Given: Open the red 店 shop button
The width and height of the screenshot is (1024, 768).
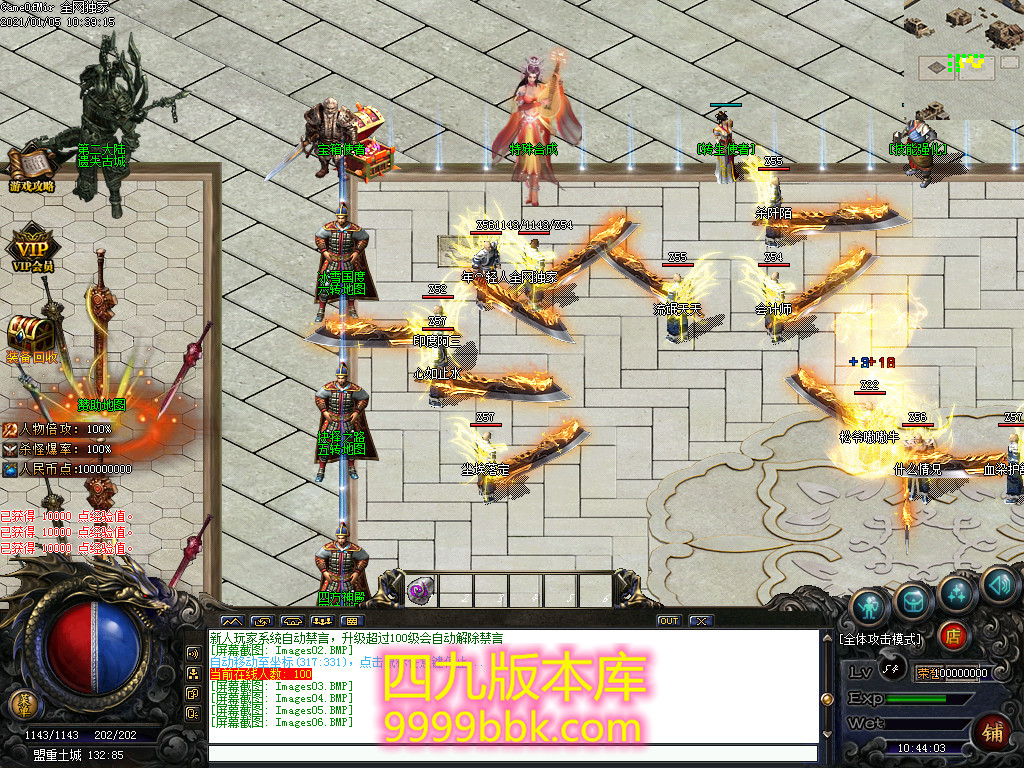Looking at the screenshot, I should click(x=954, y=636).
